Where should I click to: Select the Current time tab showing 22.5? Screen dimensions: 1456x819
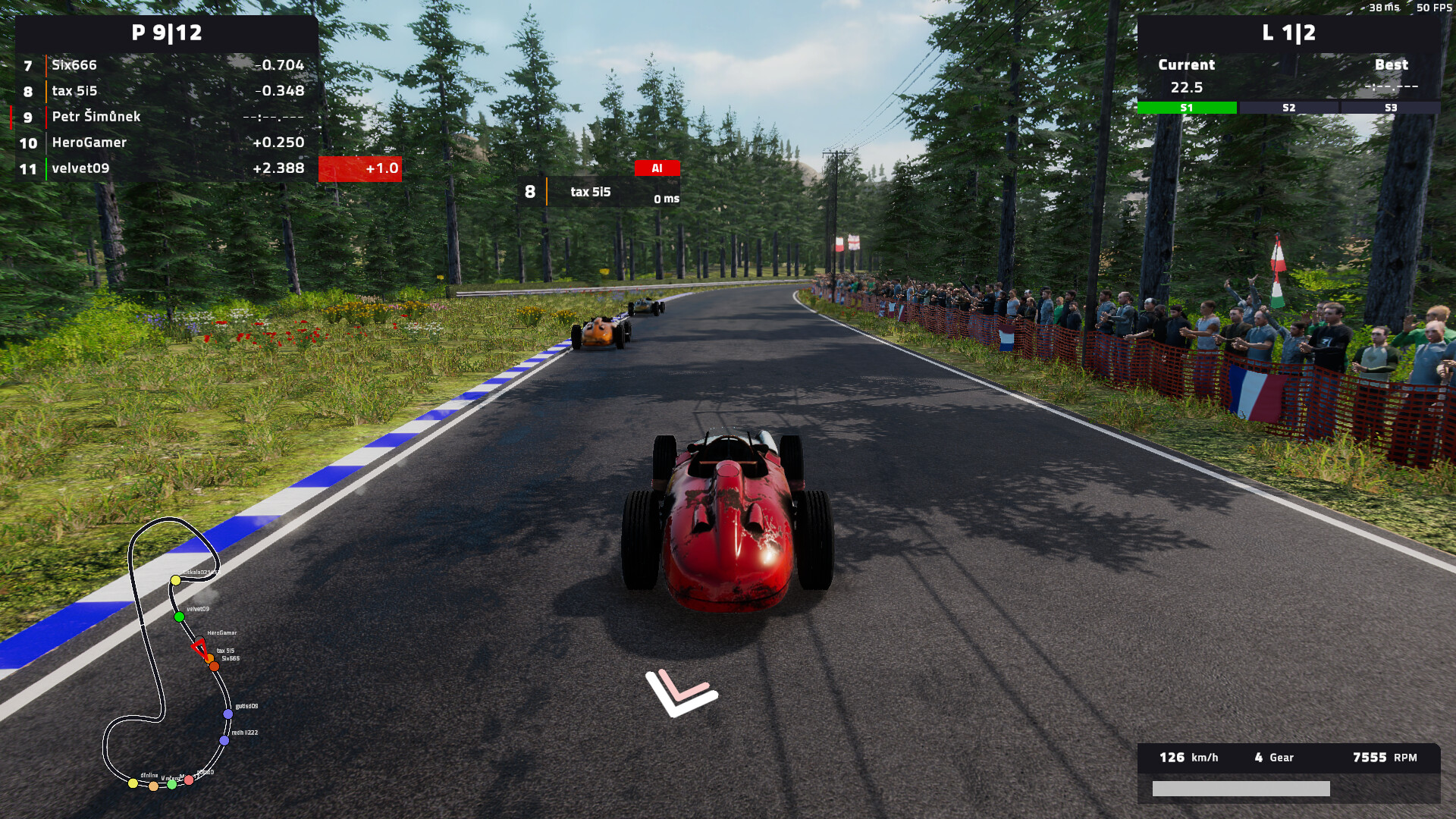pos(1186,65)
